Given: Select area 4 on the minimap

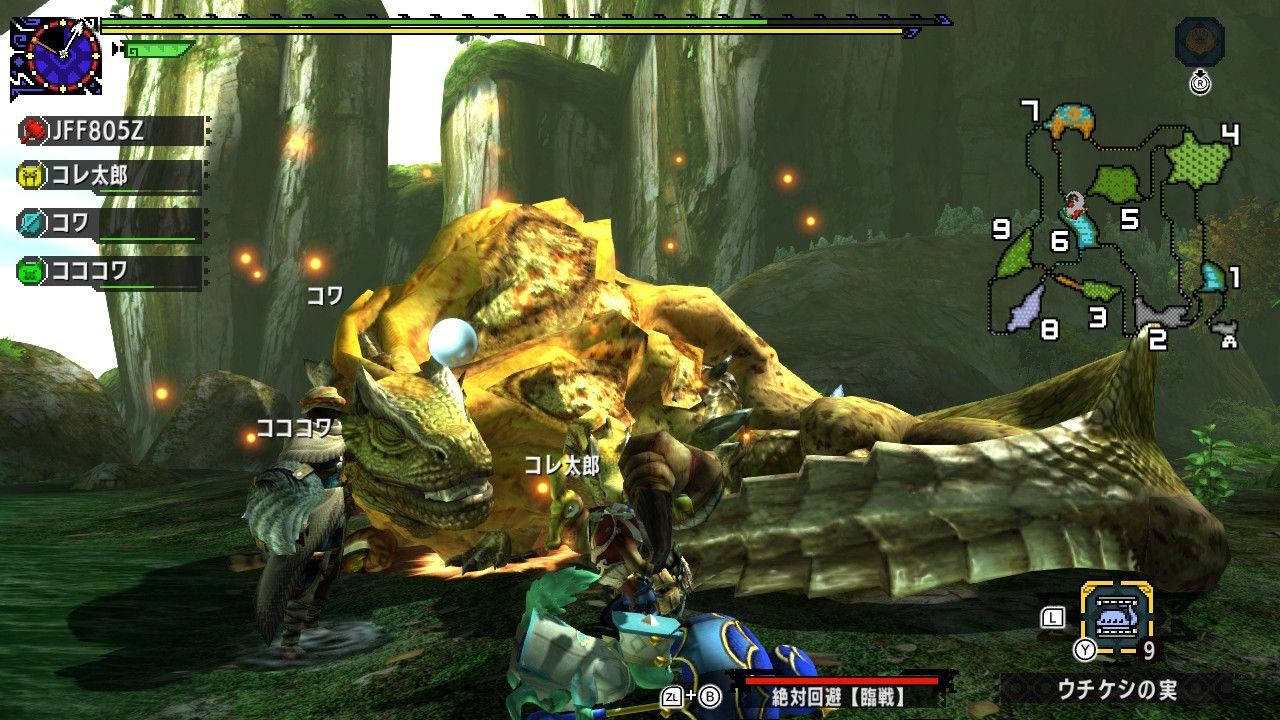Looking at the screenshot, I should coord(1198,160).
